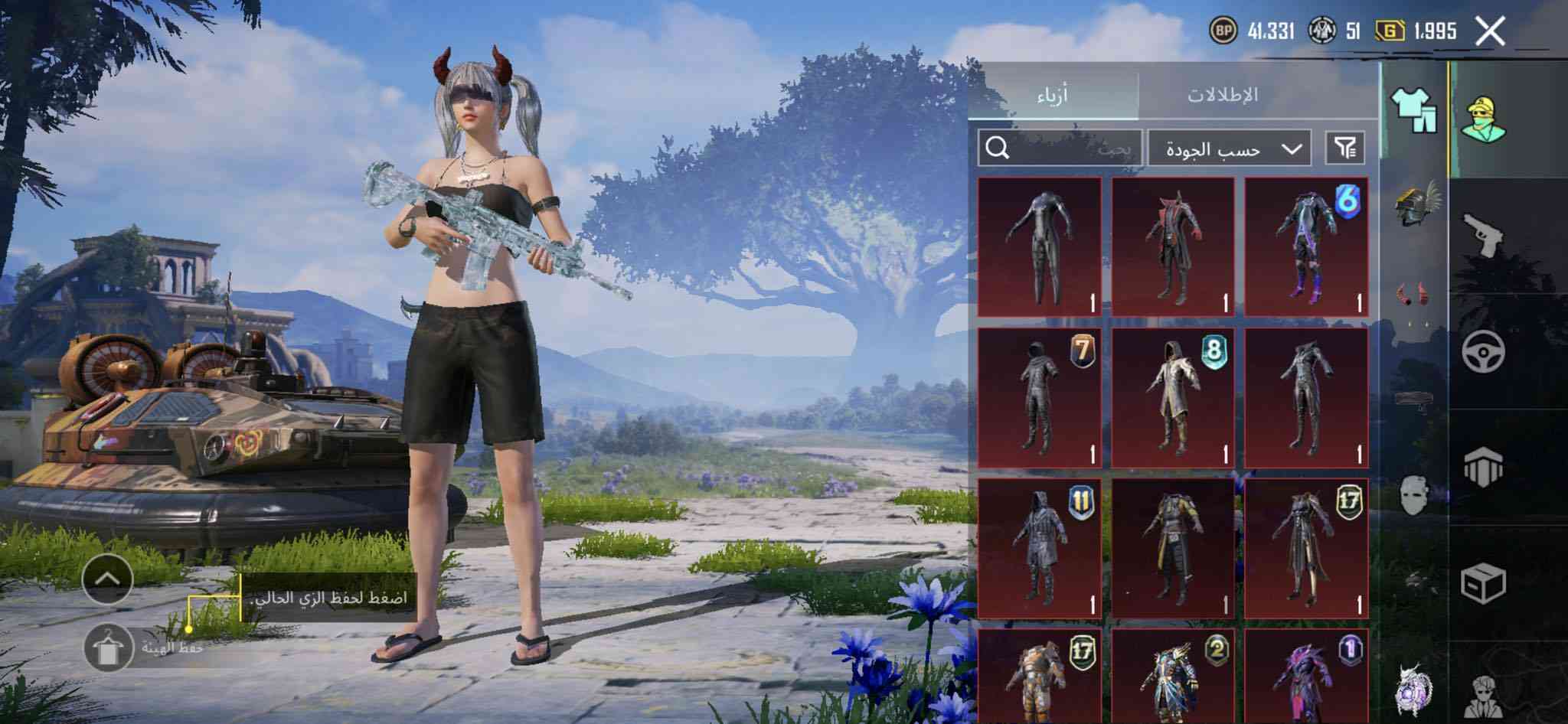Switch to the أزياء outfits tab
1568x724 pixels.
point(1053,95)
